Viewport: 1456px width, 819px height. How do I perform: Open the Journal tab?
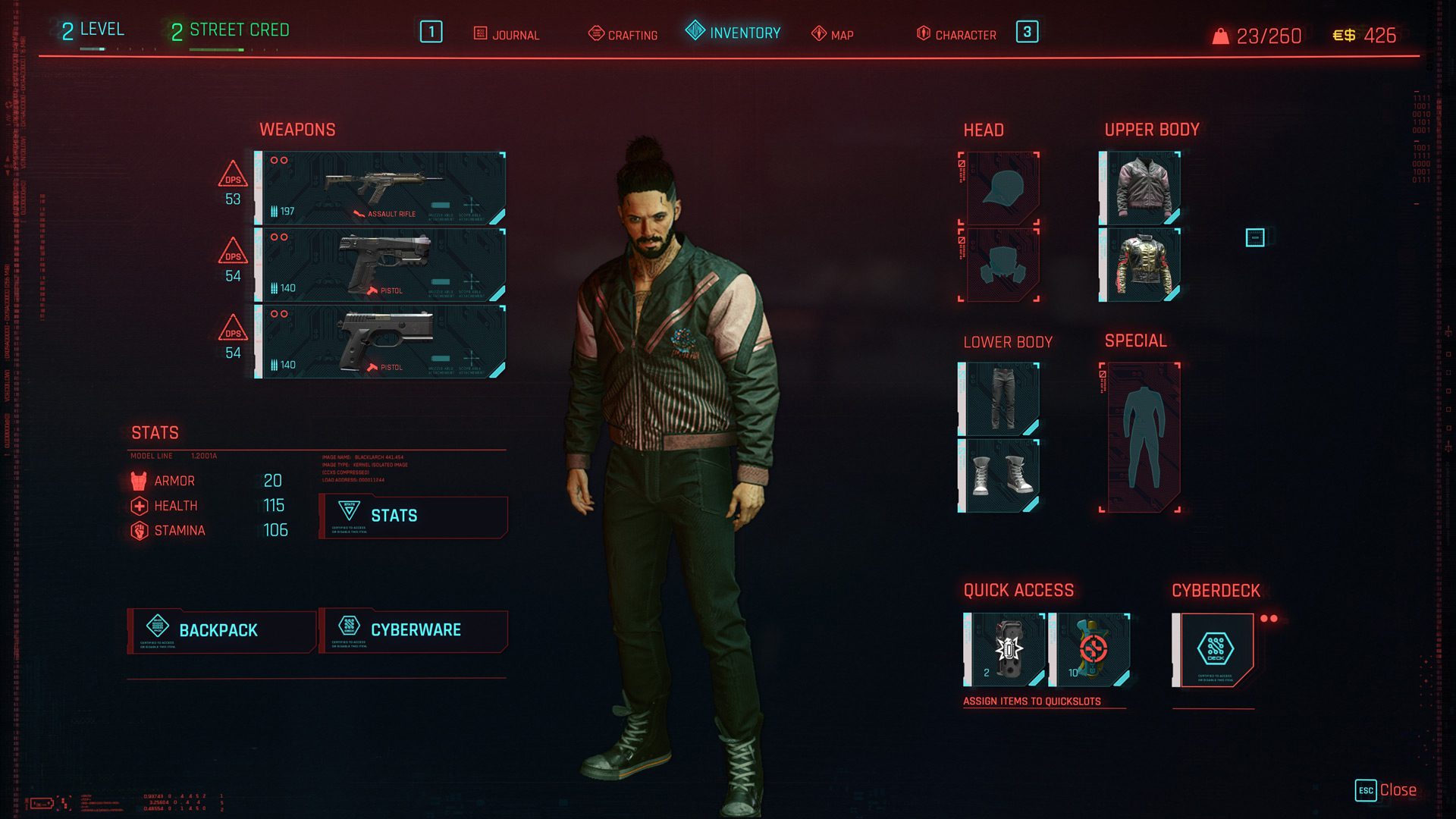507,34
